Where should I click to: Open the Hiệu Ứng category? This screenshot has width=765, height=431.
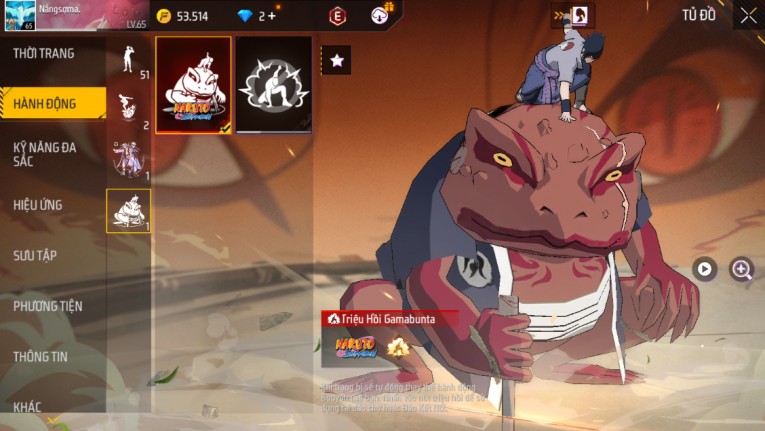click(x=38, y=205)
